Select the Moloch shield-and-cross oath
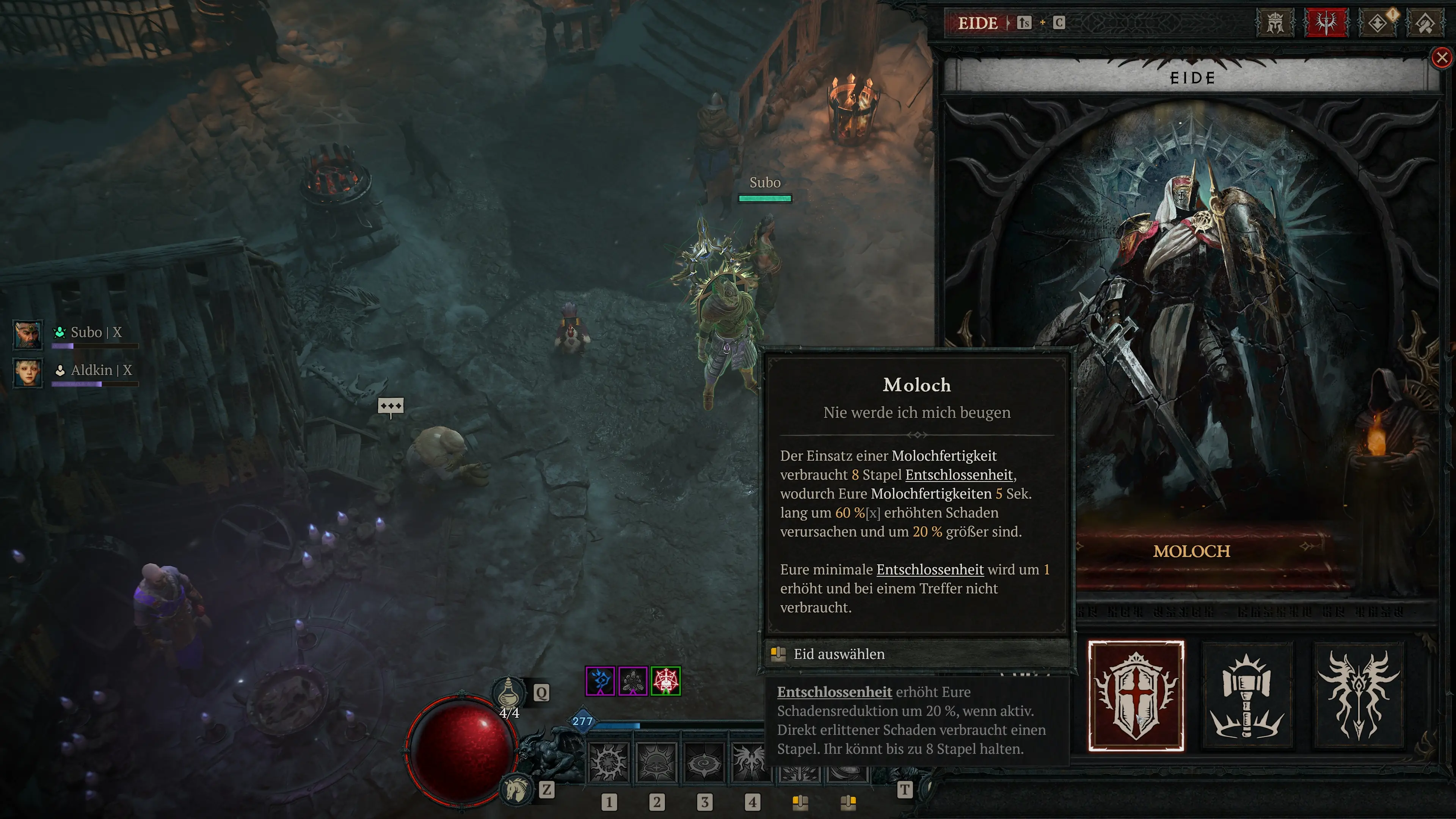 pyautogui.click(x=1136, y=696)
